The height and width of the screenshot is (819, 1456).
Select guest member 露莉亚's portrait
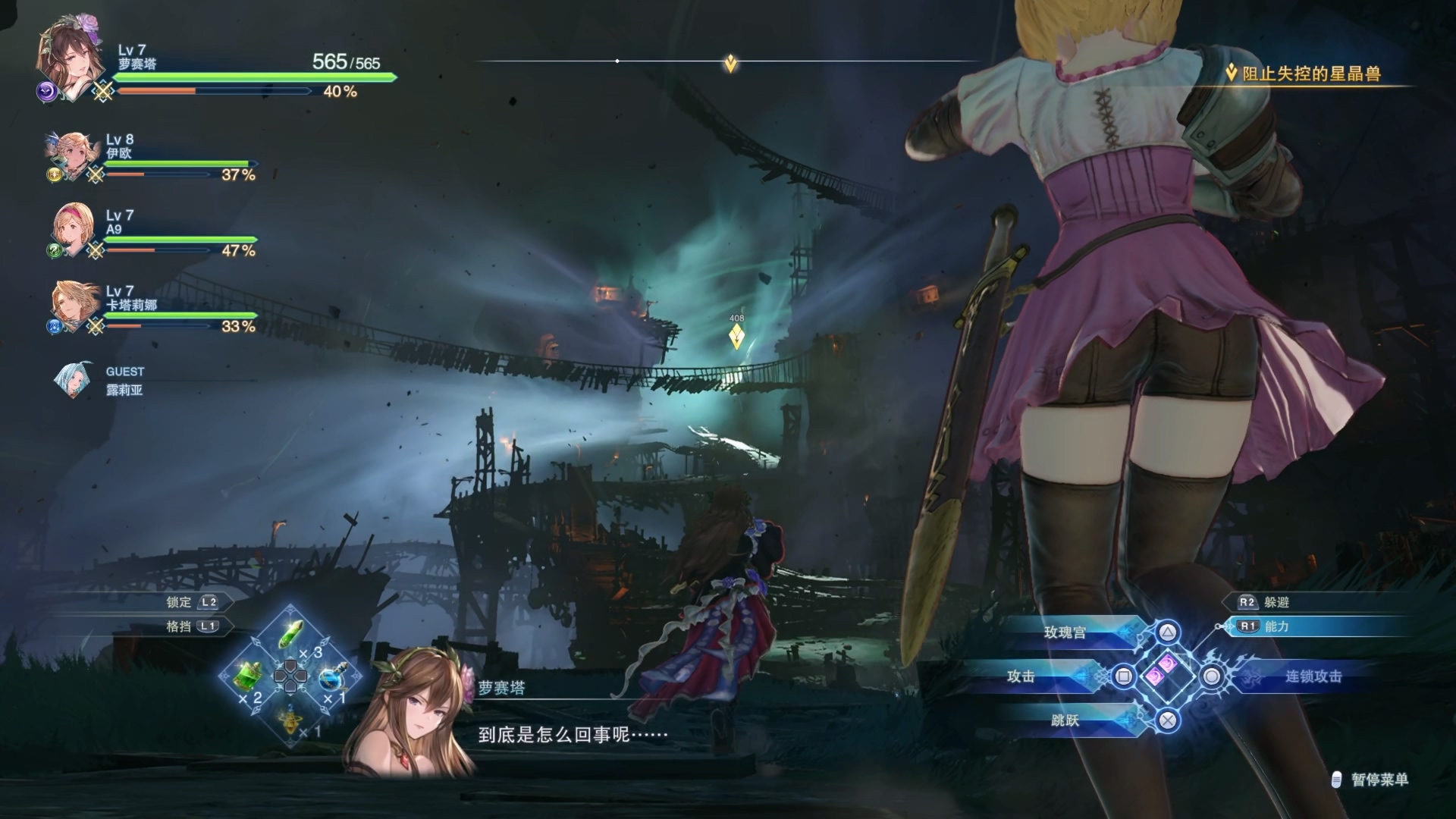coord(74,380)
